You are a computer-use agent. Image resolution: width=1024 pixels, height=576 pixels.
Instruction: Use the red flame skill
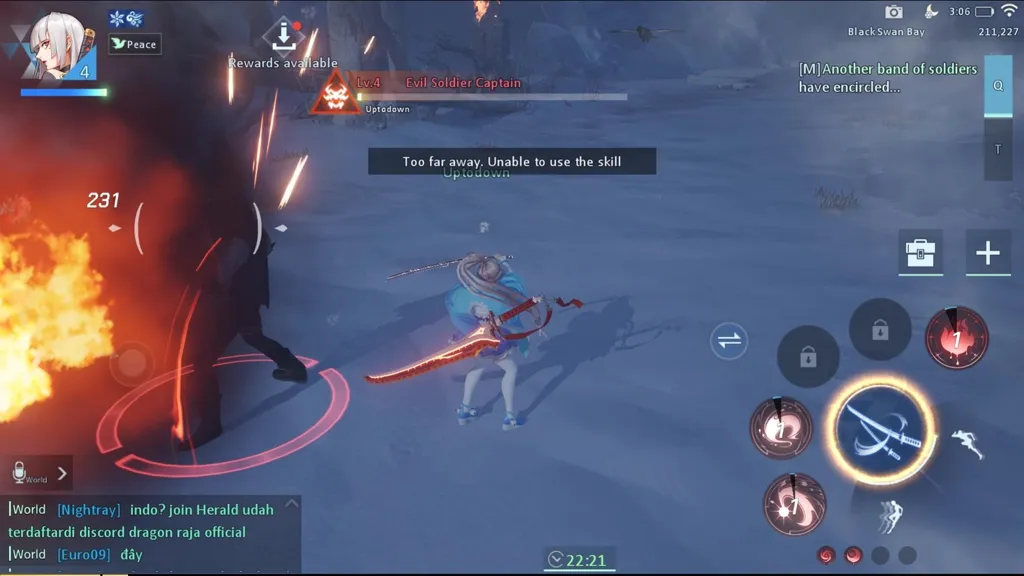(x=956, y=339)
